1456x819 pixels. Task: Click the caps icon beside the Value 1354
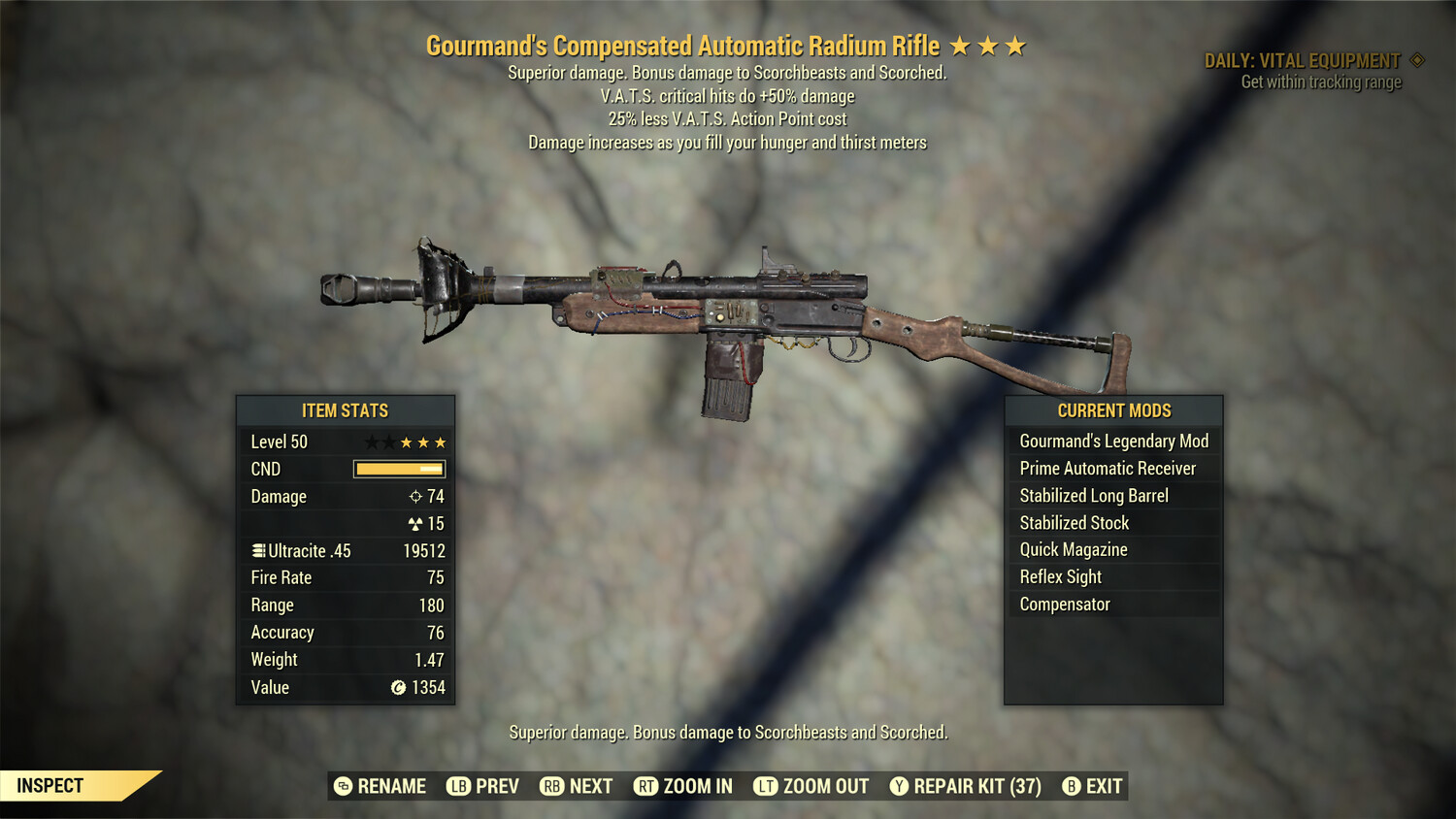point(397,687)
